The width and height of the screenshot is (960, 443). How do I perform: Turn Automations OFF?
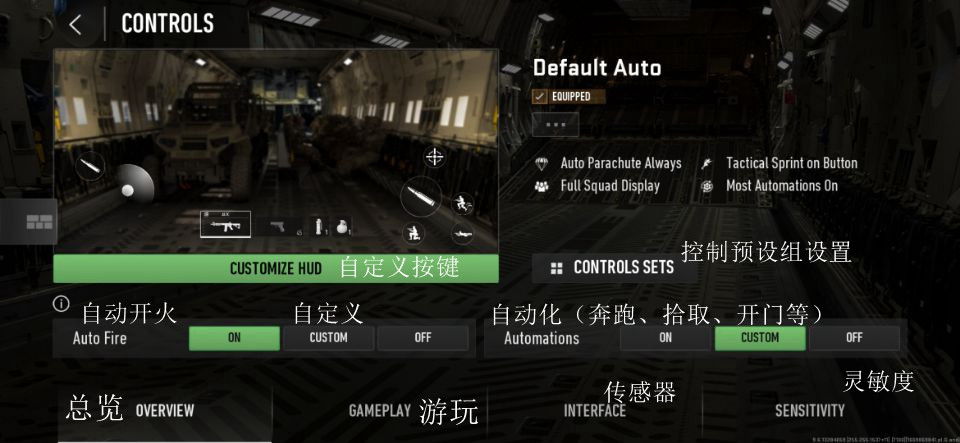[853, 338]
